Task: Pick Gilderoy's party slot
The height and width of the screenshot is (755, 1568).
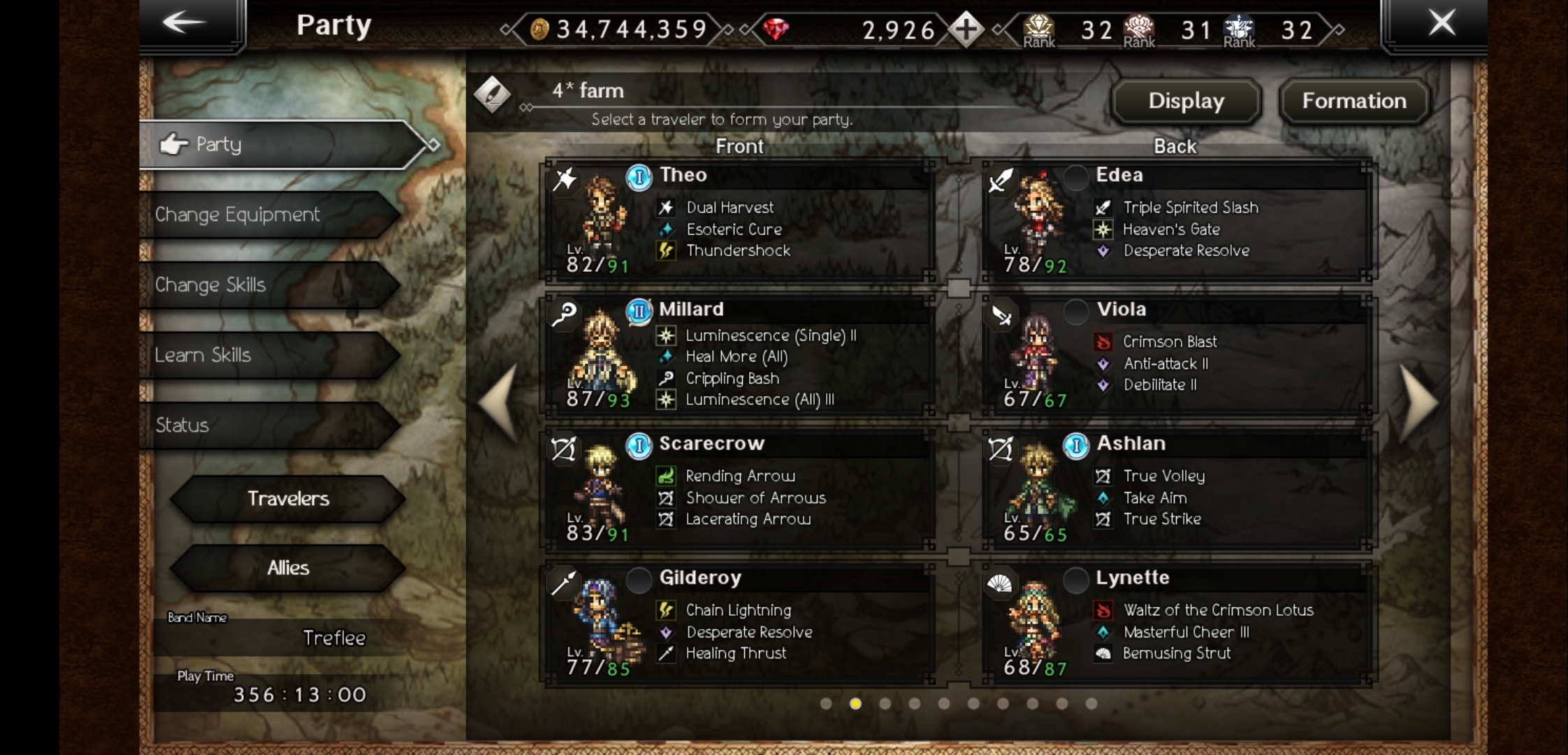Action: (739, 624)
